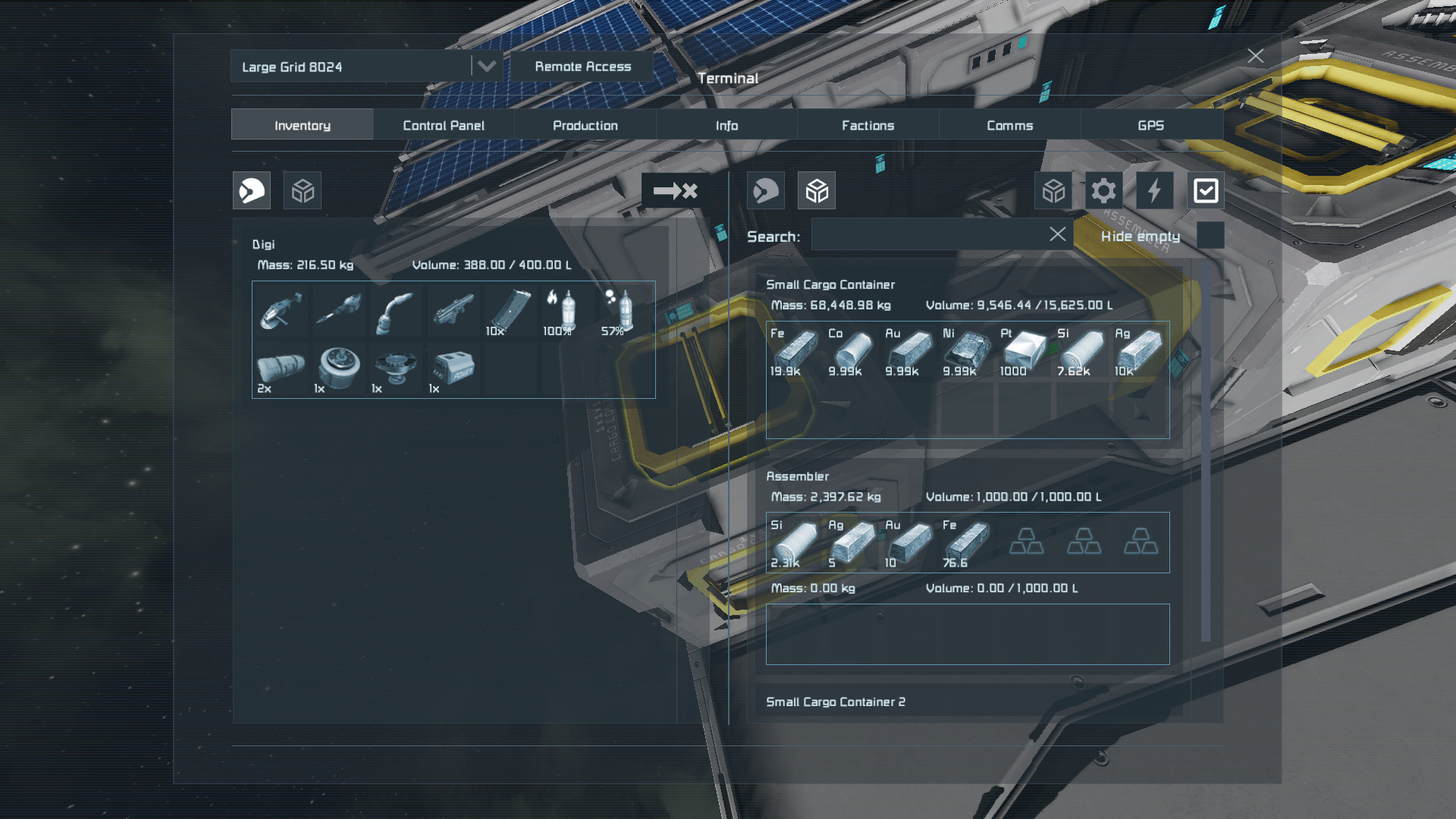Click the Remote Access button
This screenshot has width=1456, height=819.
(x=582, y=67)
